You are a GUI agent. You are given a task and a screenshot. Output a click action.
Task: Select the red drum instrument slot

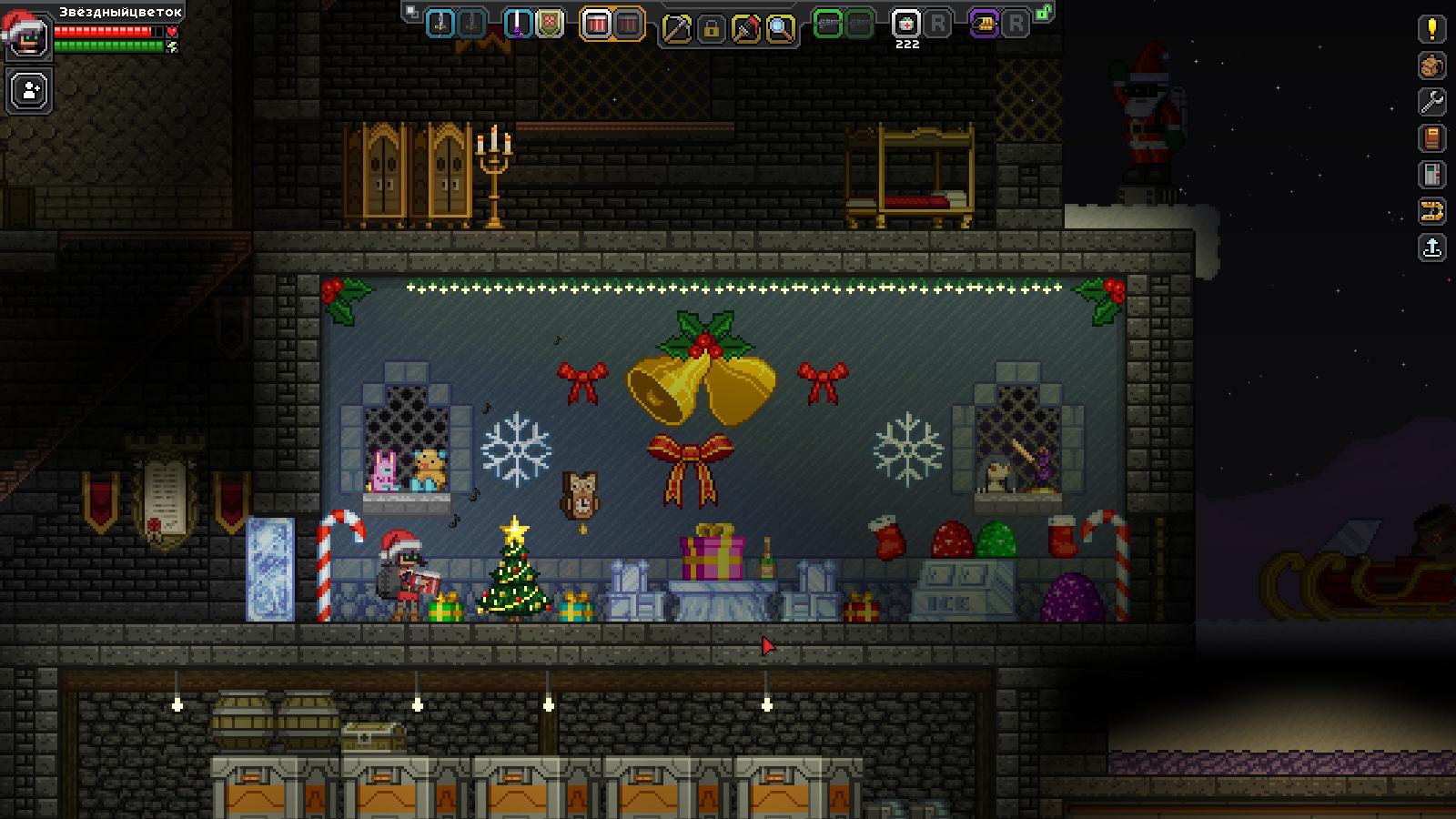coord(596,25)
